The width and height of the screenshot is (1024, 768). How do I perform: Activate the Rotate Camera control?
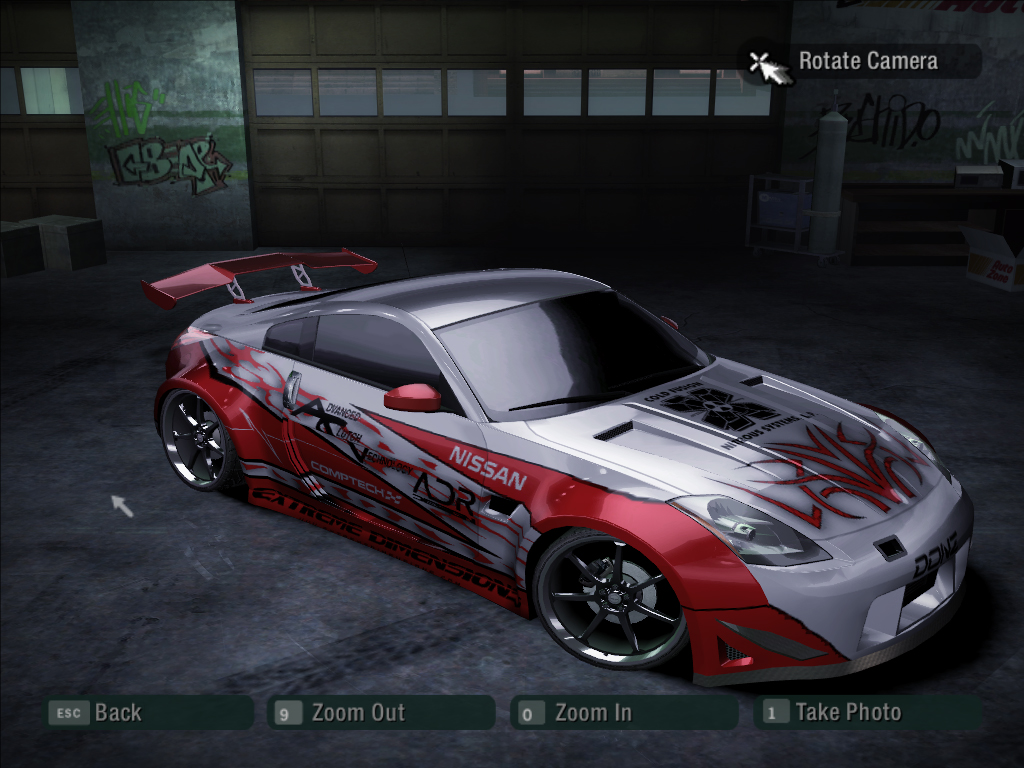click(867, 61)
